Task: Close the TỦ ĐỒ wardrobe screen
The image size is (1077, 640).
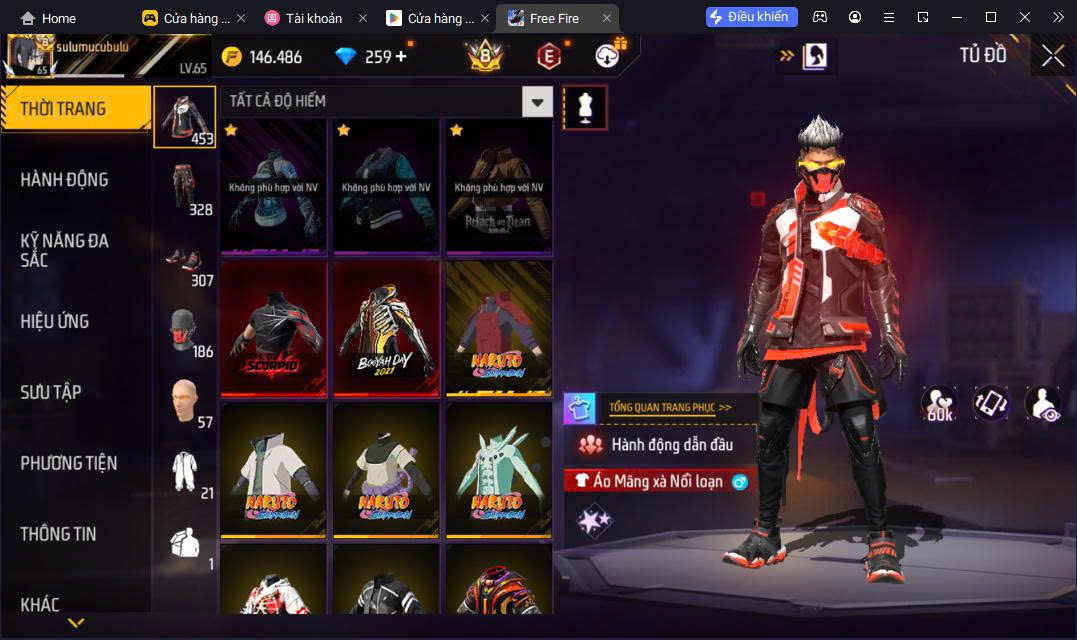Action: 1052,56
